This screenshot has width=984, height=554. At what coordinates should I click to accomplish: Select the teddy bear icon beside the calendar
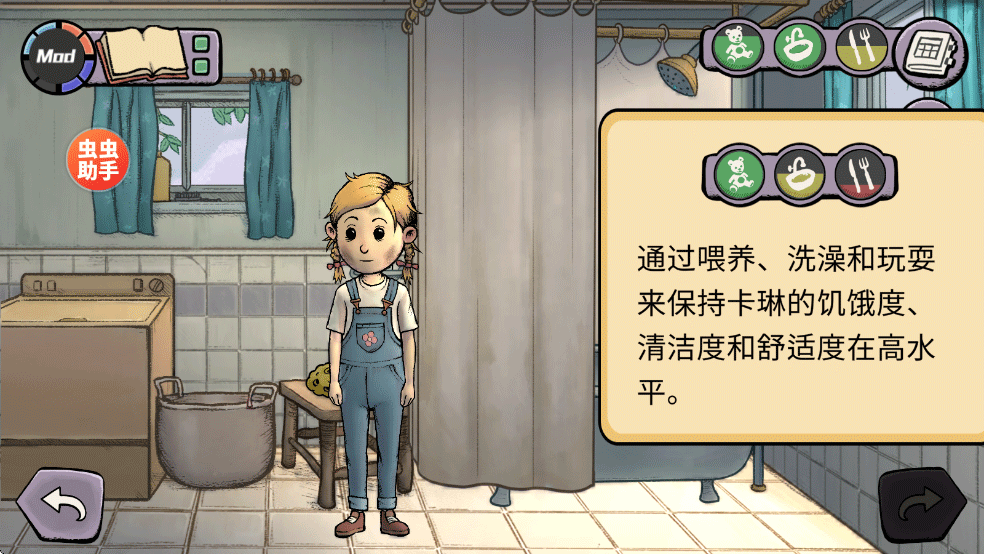[x=739, y=46]
